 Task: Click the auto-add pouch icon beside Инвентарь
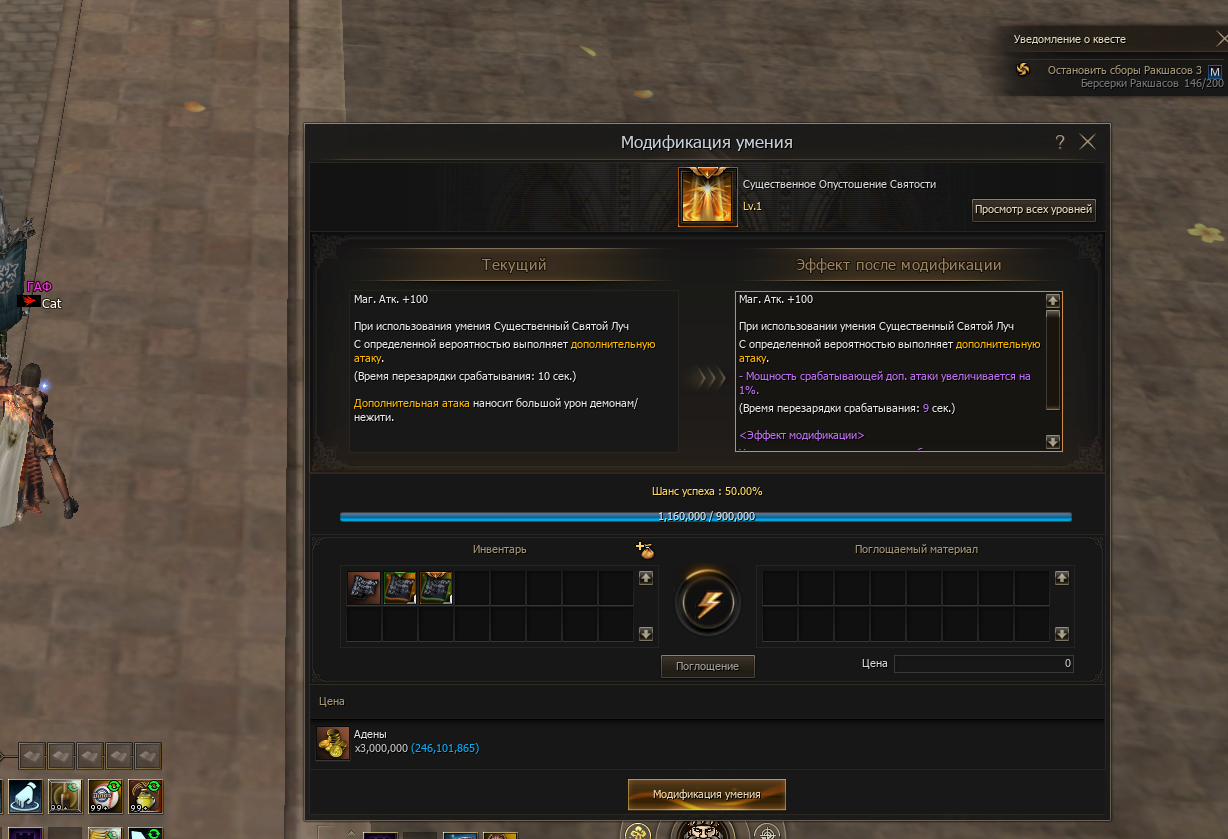(x=644, y=549)
